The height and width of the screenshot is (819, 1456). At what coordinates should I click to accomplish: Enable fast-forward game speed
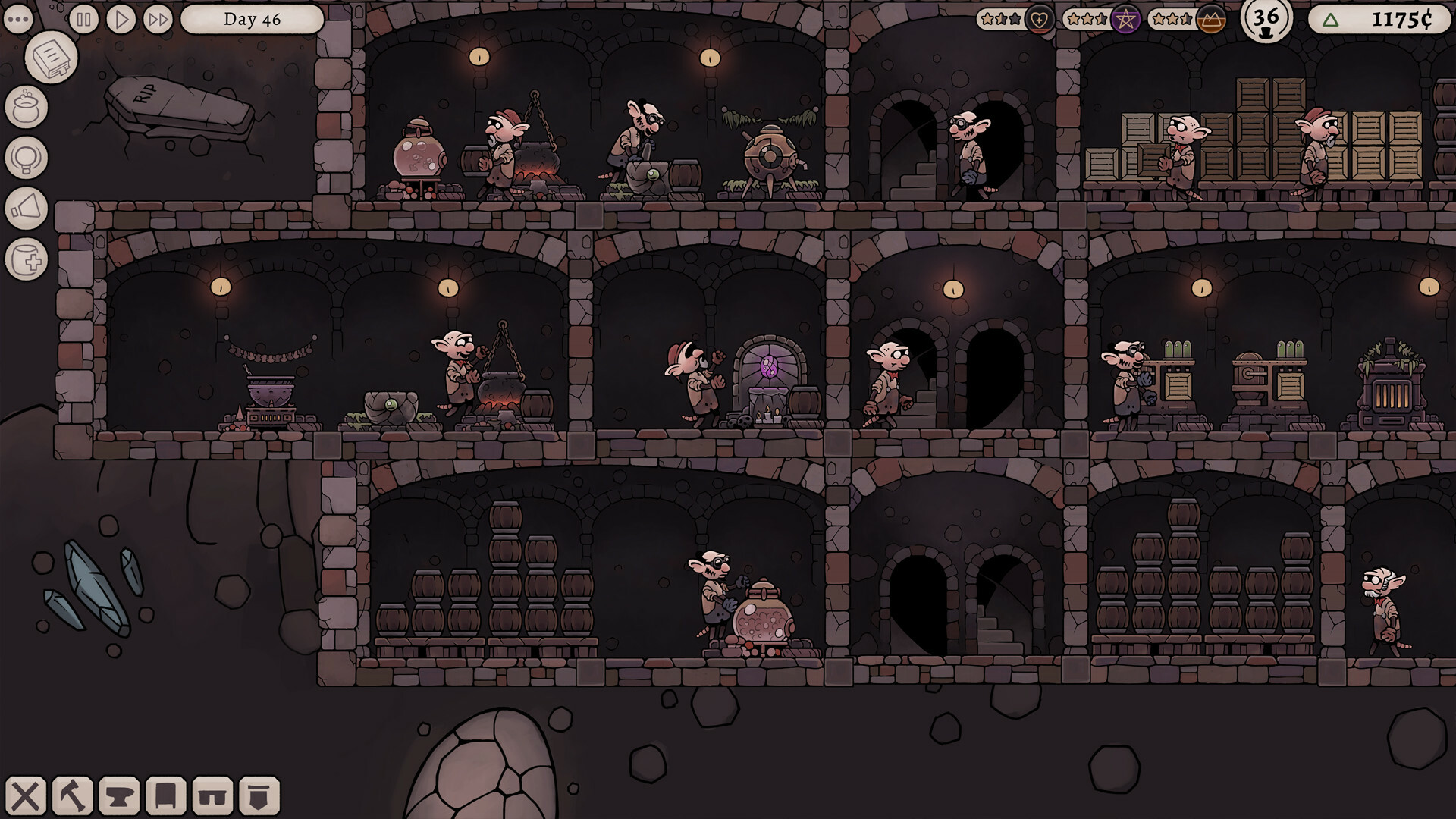(158, 20)
